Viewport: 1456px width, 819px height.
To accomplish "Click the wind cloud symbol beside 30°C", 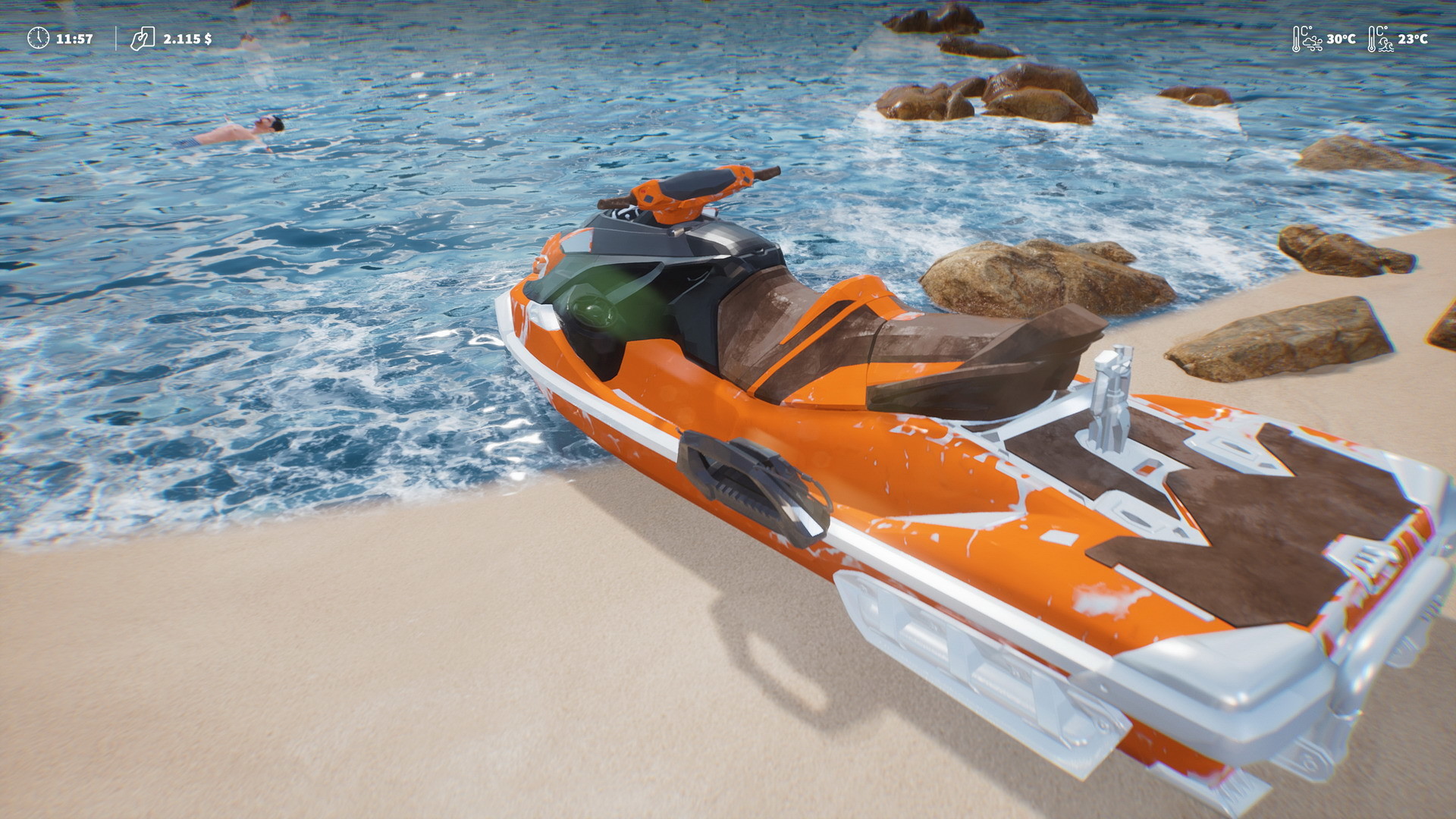I will 1313,43.
